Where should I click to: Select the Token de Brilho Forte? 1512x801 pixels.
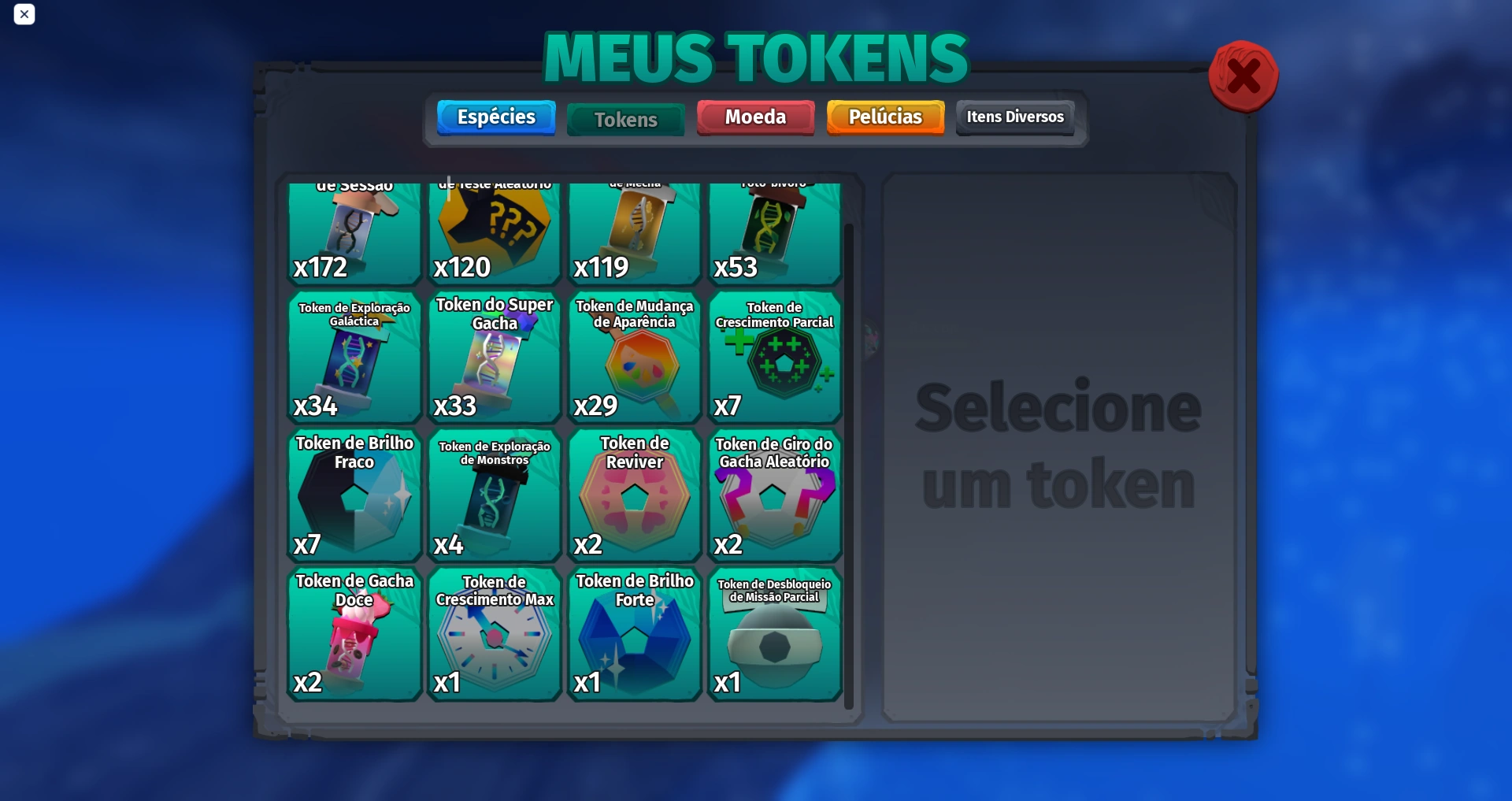pyautogui.click(x=634, y=634)
